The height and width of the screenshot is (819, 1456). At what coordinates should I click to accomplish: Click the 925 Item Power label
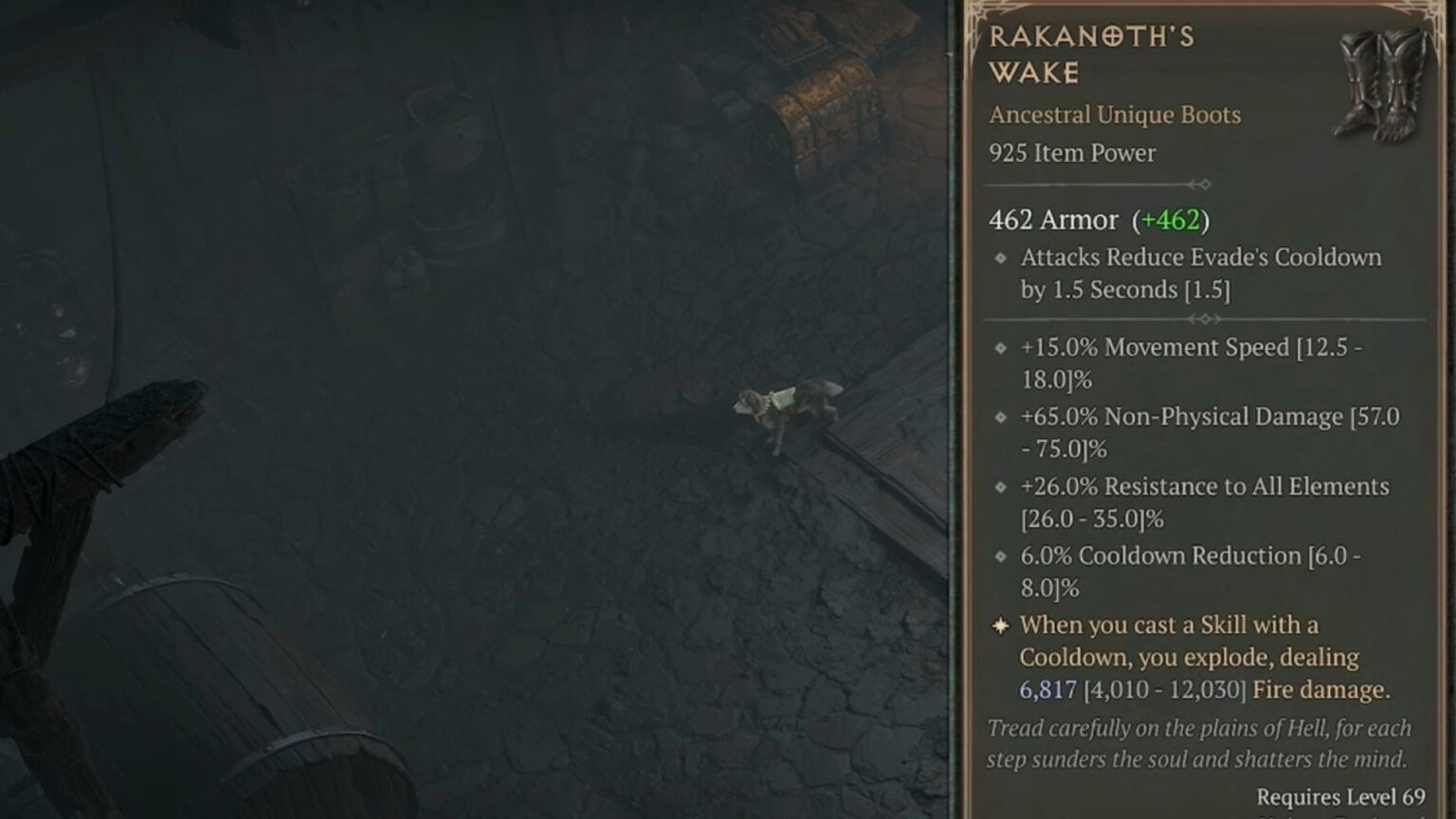[1072, 153]
